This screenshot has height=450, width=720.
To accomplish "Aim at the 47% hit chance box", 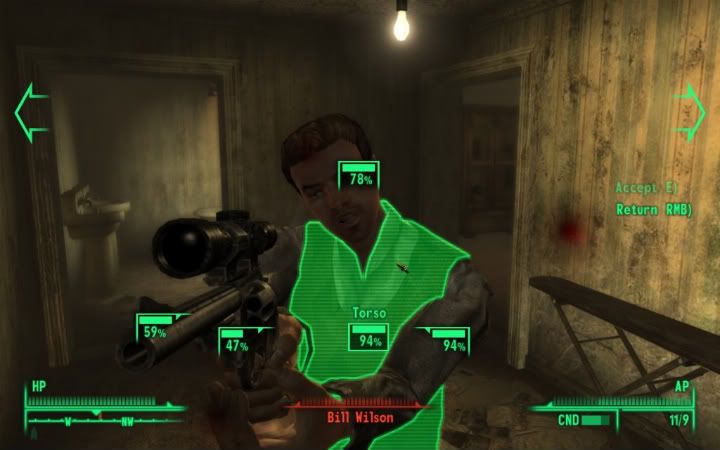I will coord(237,344).
